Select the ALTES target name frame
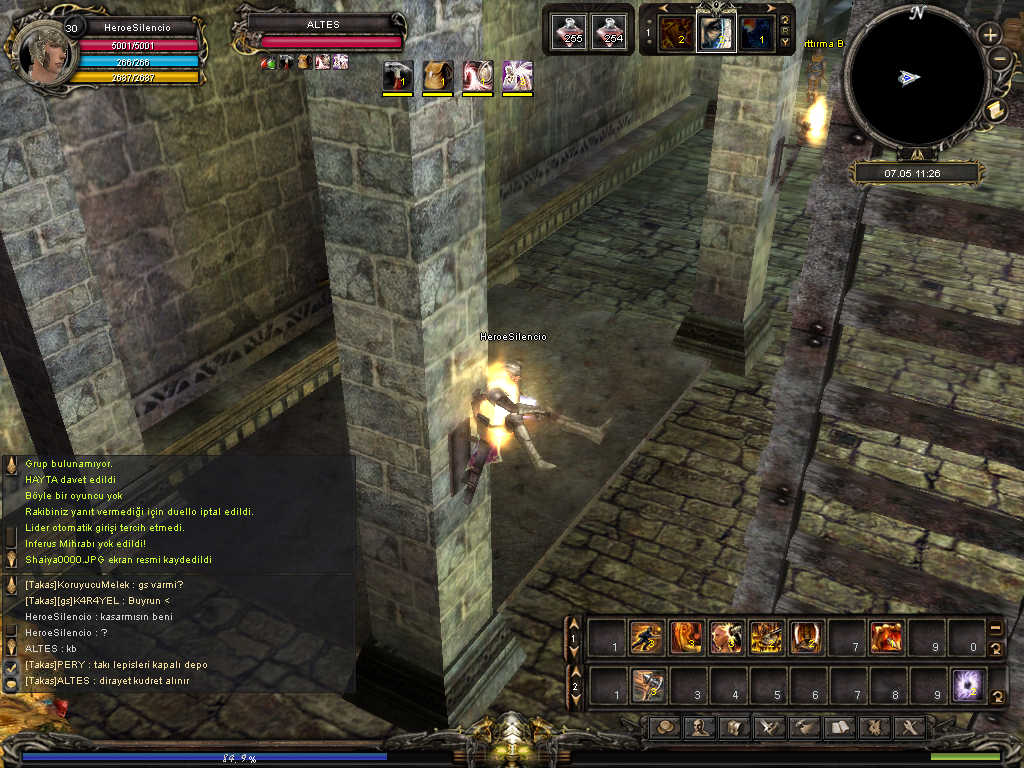 [x=323, y=24]
